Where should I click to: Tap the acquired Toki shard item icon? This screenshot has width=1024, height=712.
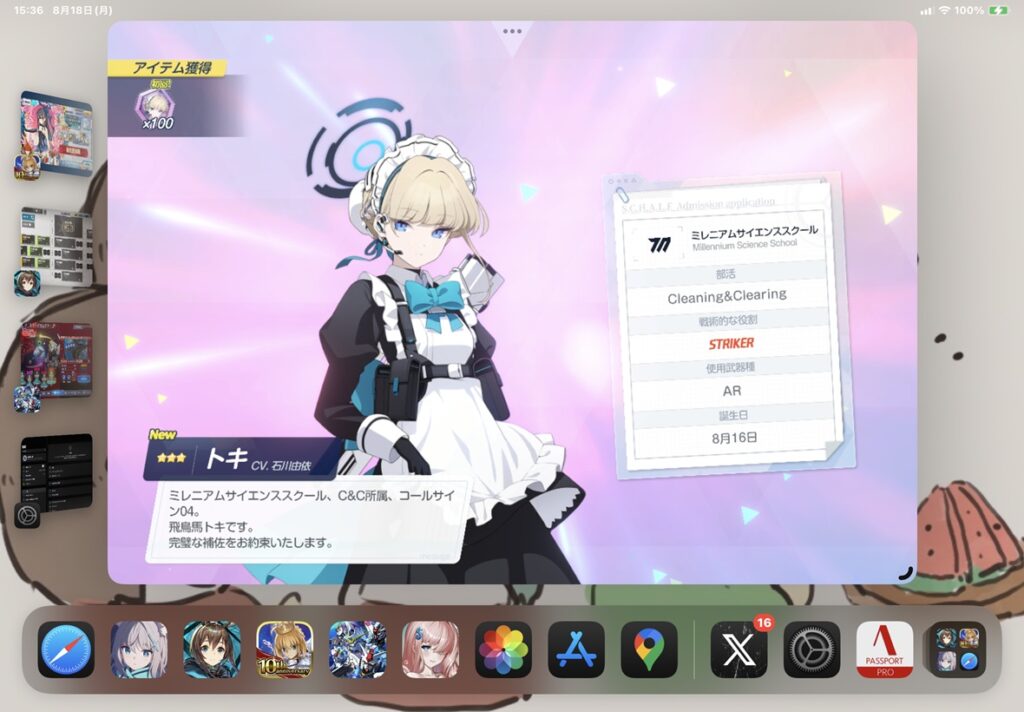153,105
